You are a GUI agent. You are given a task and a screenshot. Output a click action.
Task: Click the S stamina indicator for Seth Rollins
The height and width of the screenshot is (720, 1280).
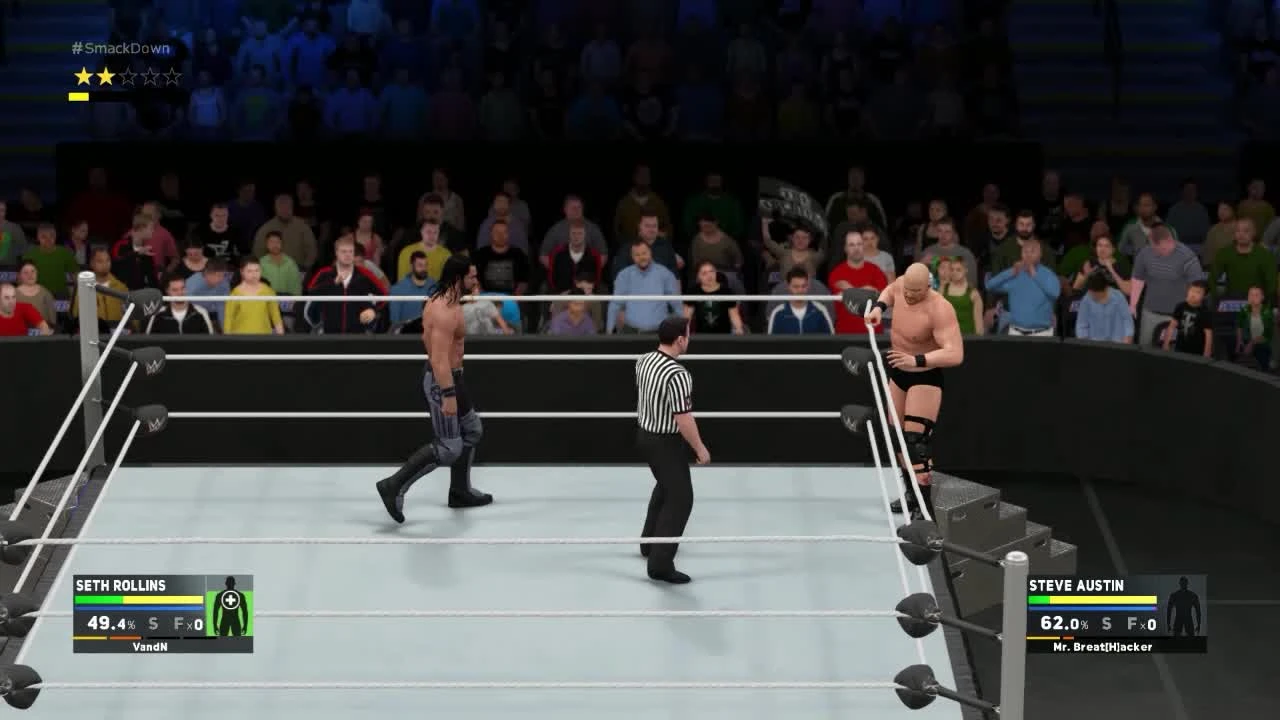click(153, 623)
